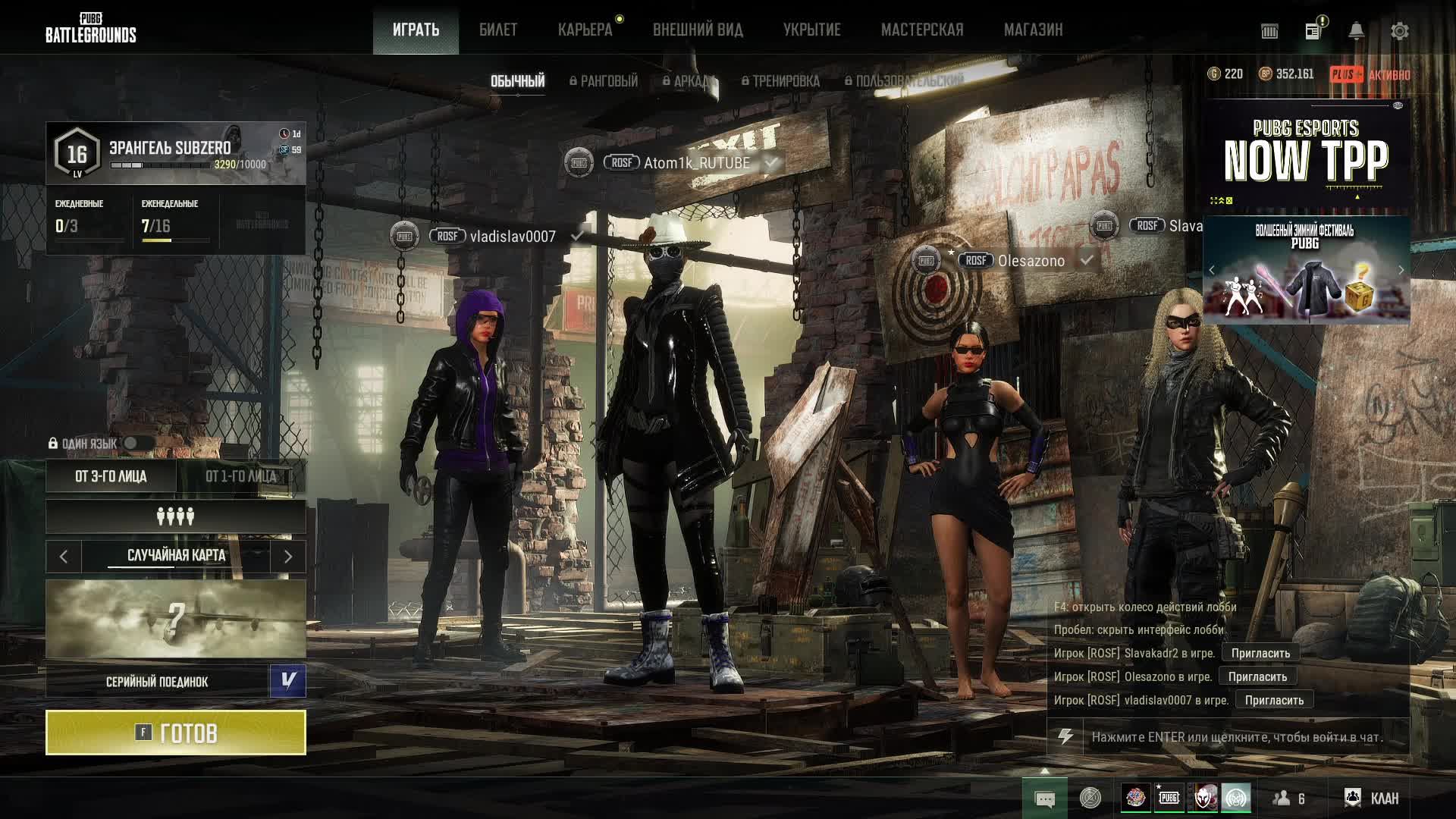Open the КЛАН clan panel
This screenshot has width=1456, height=819.
pos(1372,798)
